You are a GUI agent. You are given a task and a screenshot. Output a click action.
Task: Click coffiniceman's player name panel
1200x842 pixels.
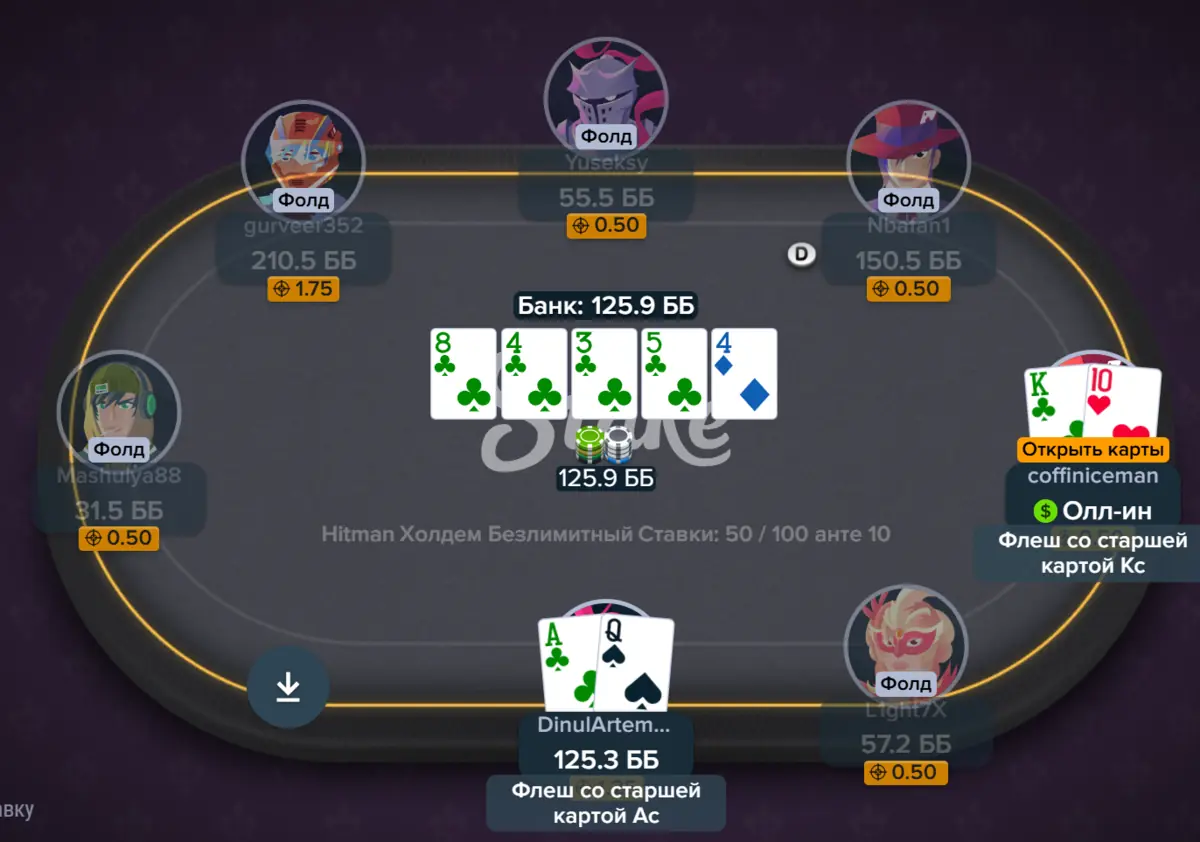1093,476
